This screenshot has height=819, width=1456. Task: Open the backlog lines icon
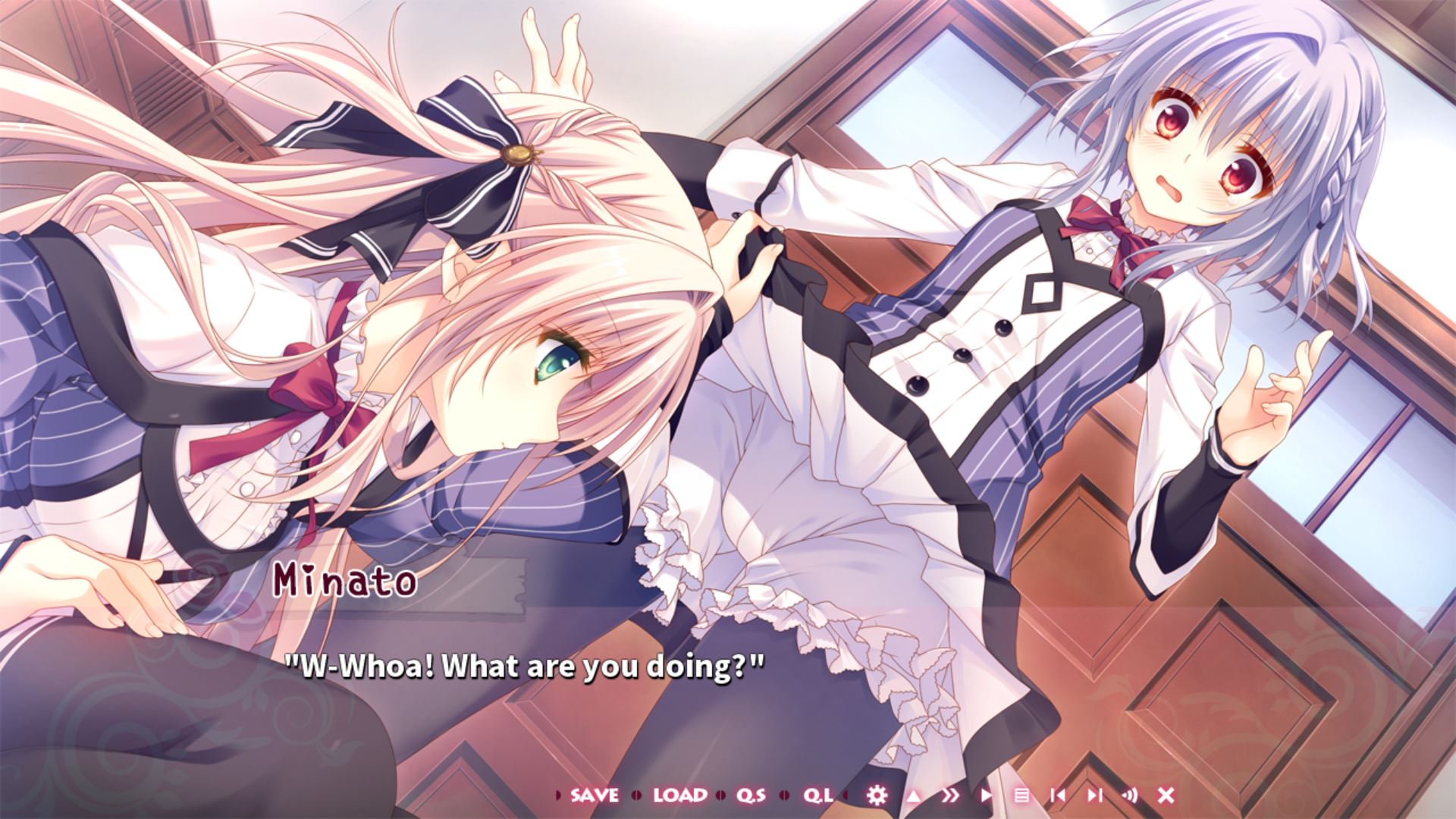[x=1021, y=795]
